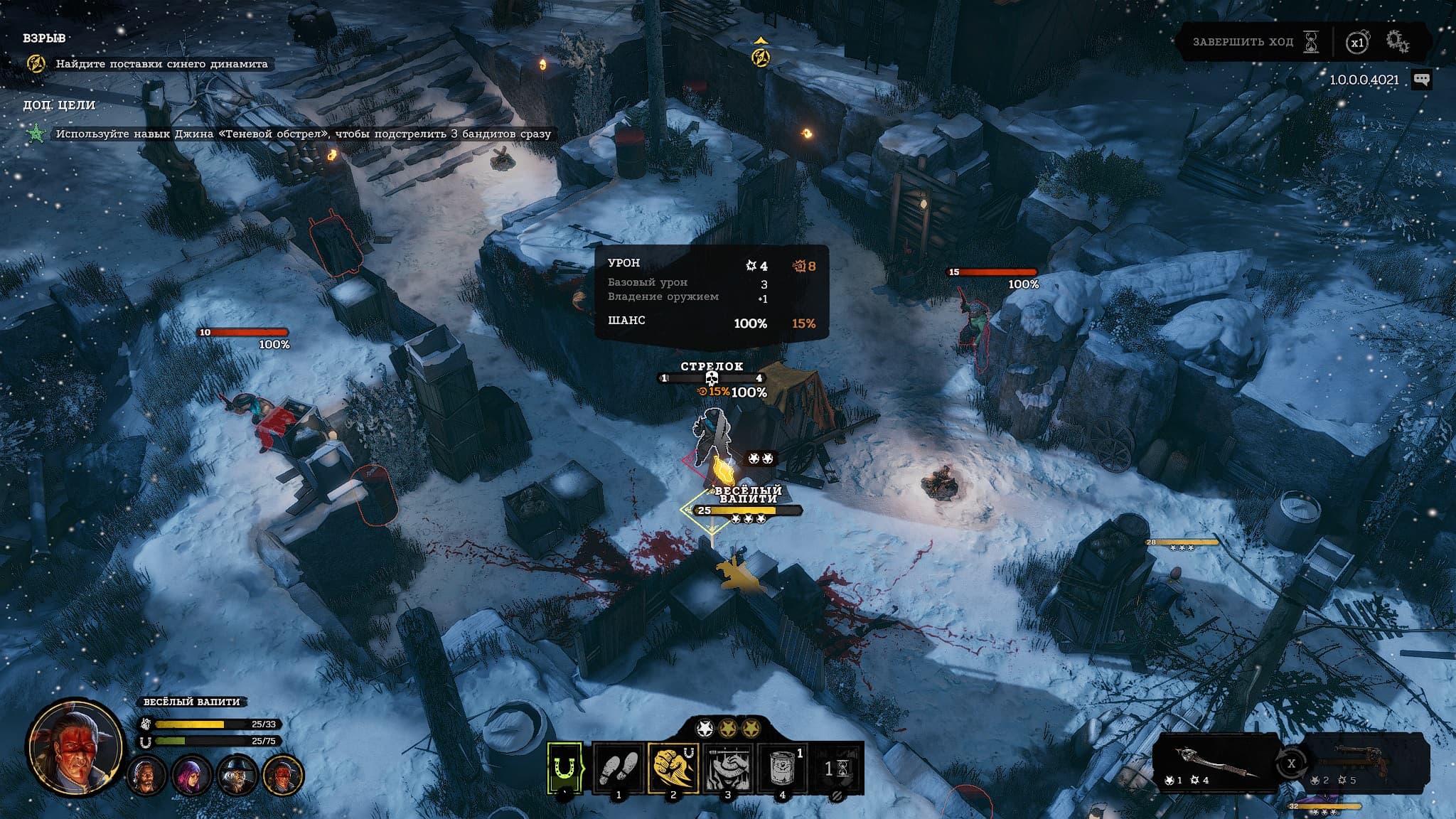
Task: Use the hat-tipping cowboy skill
Action: click(727, 768)
